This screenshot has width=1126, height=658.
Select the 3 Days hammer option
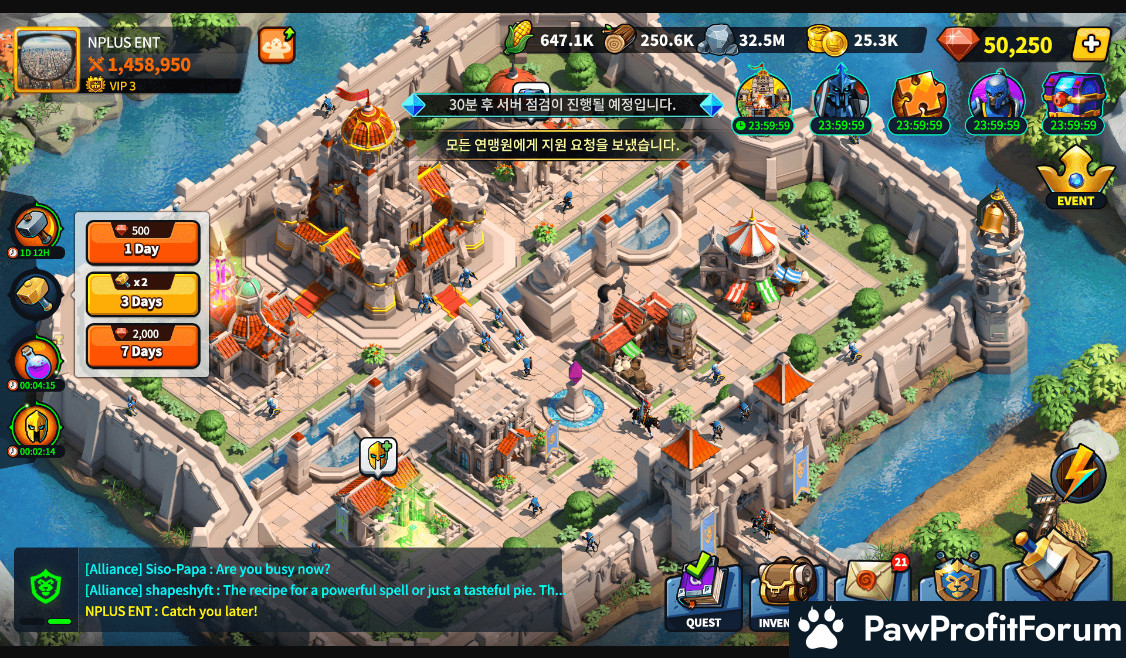142,293
